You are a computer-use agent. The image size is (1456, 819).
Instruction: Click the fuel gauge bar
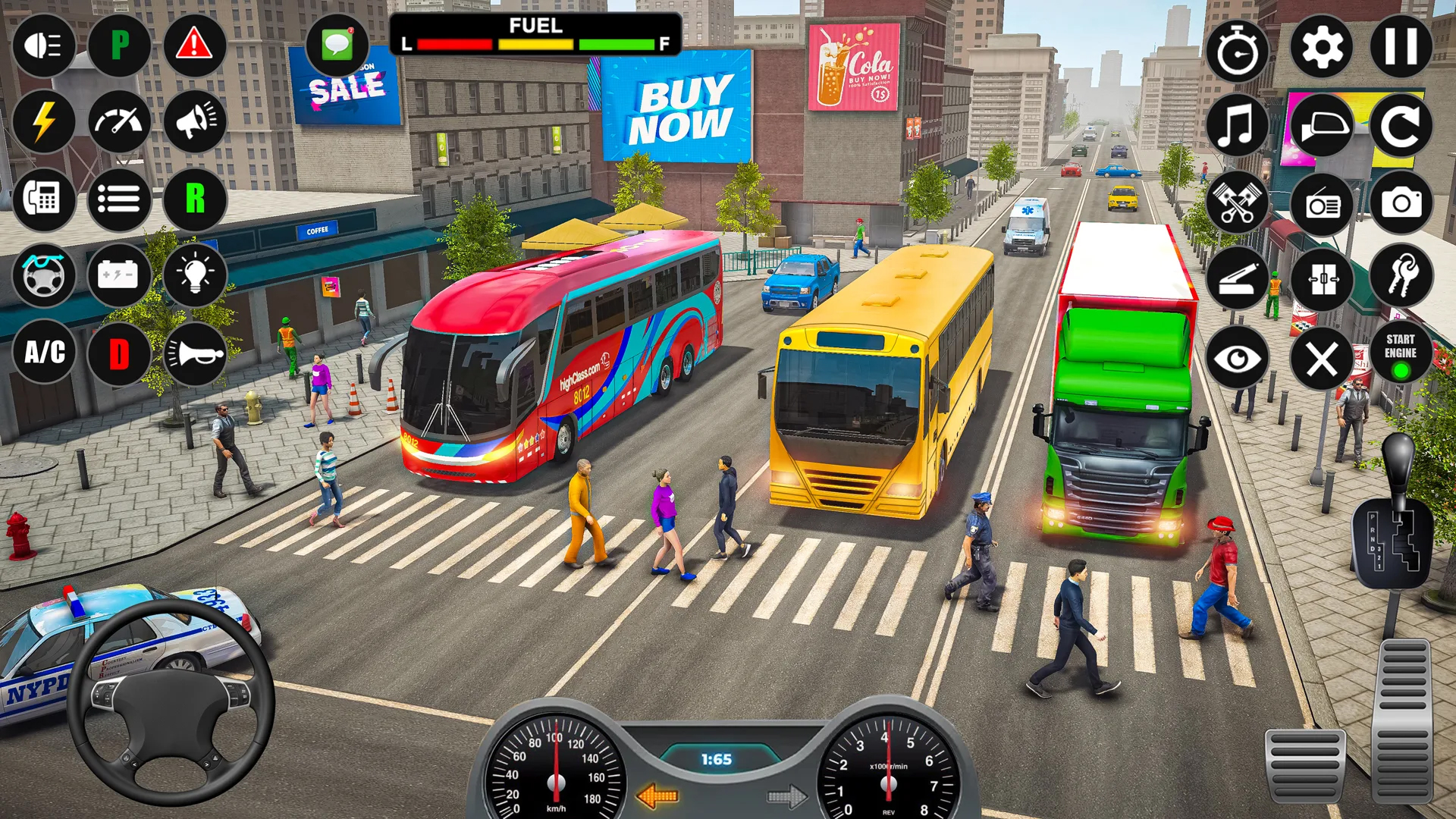[533, 44]
